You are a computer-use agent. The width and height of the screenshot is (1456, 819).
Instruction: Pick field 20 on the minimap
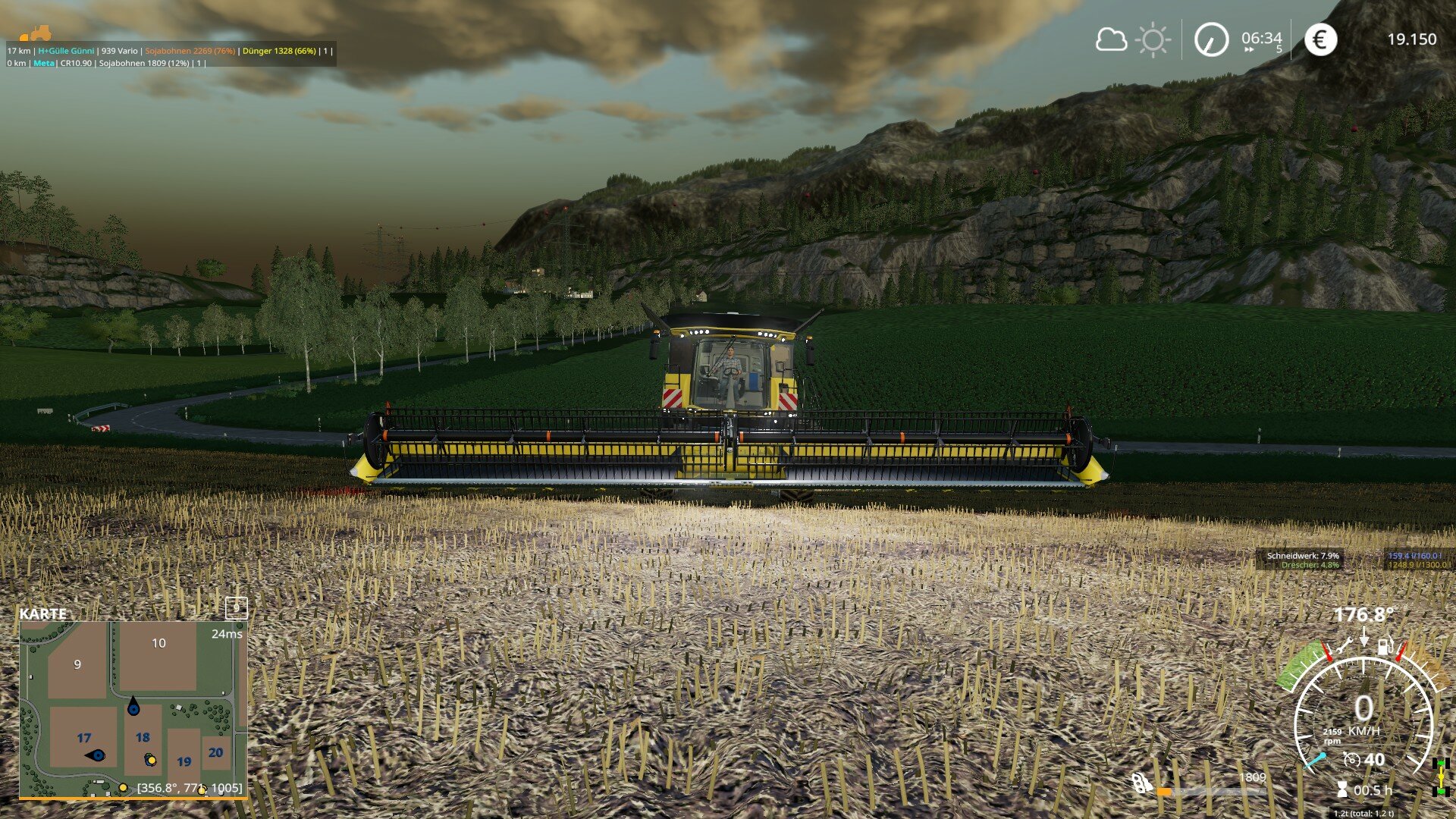(215, 752)
